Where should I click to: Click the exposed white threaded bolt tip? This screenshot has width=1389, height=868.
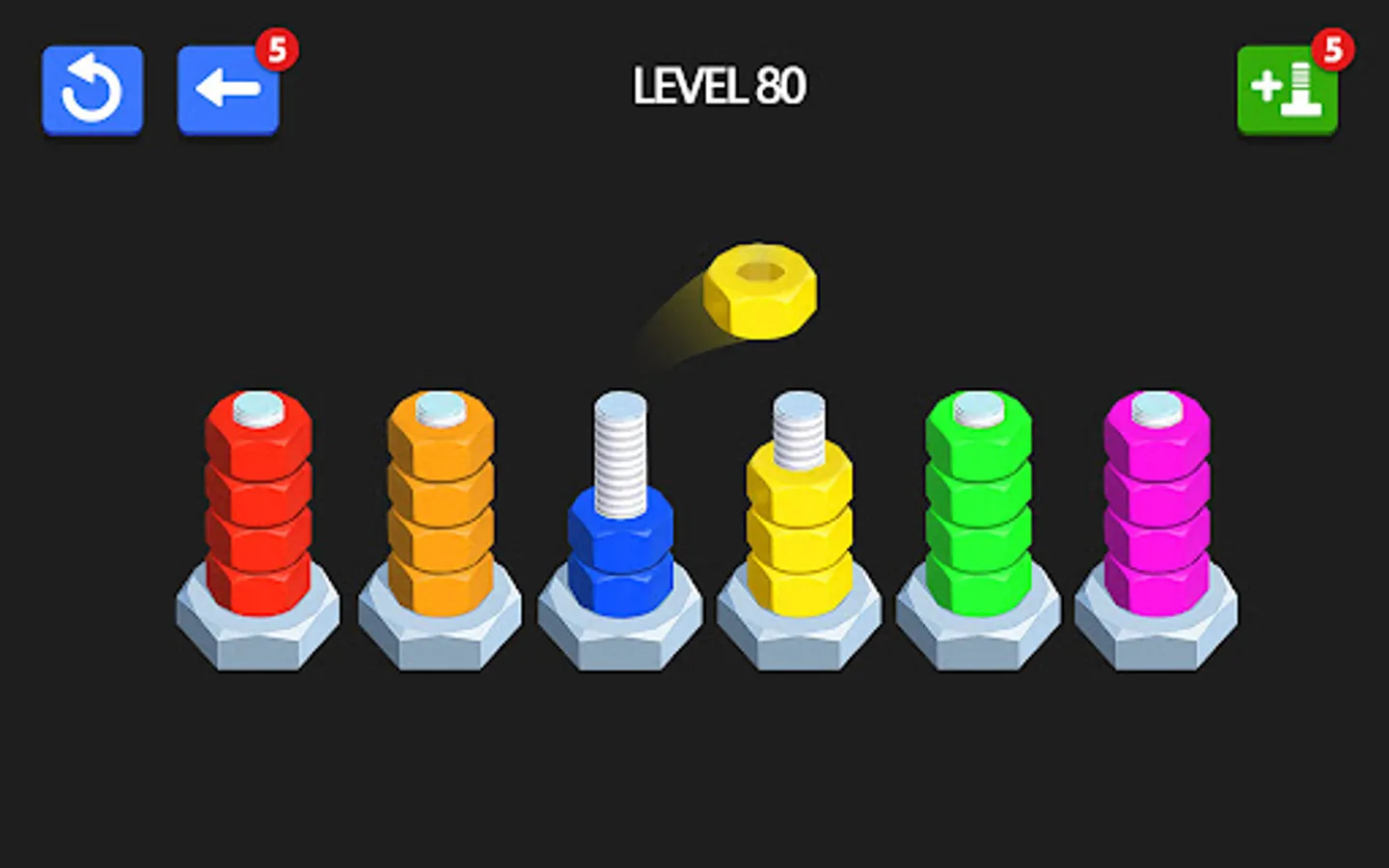(x=622, y=444)
